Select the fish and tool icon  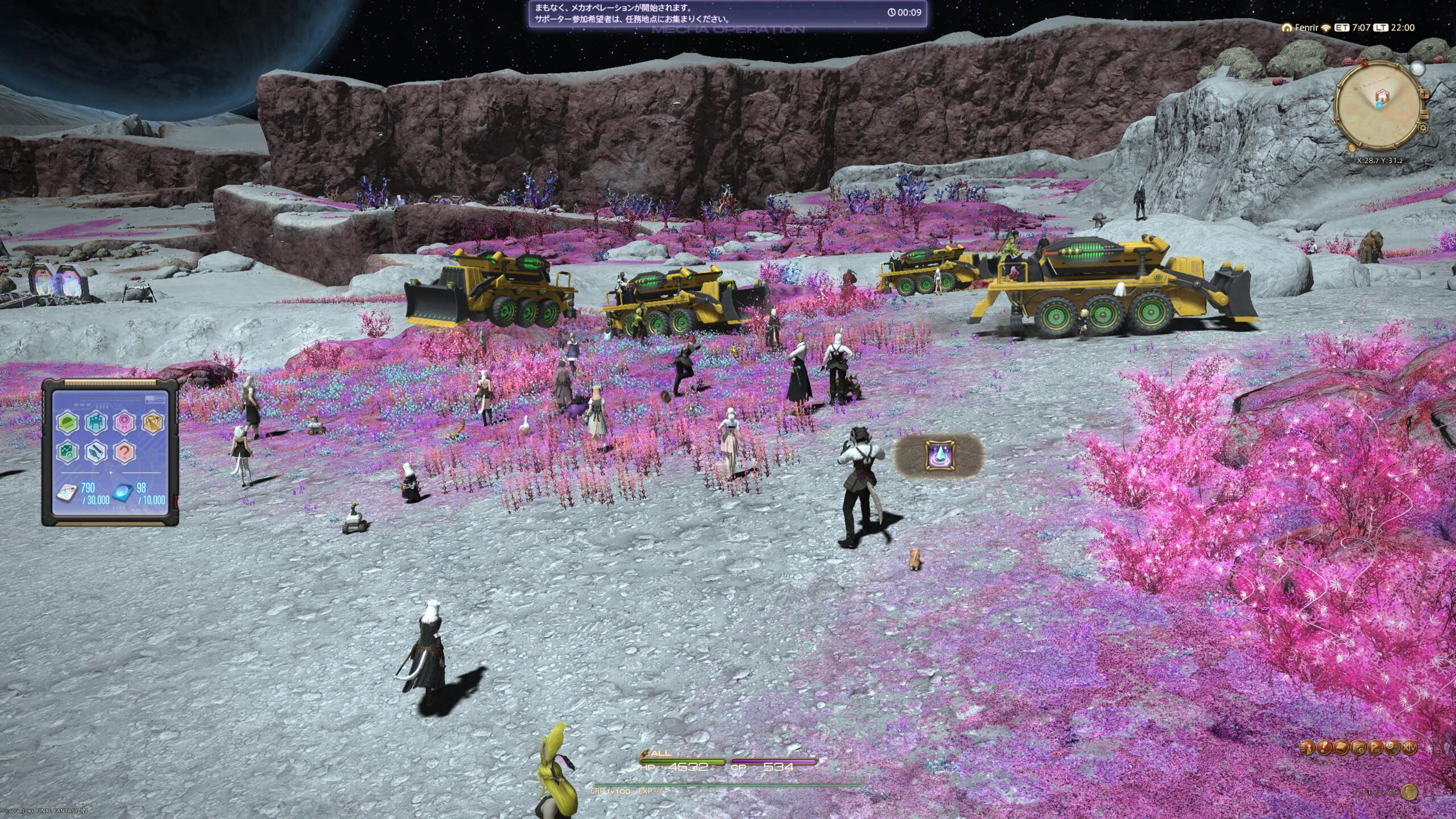pyautogui.click(x=96, y=453)
